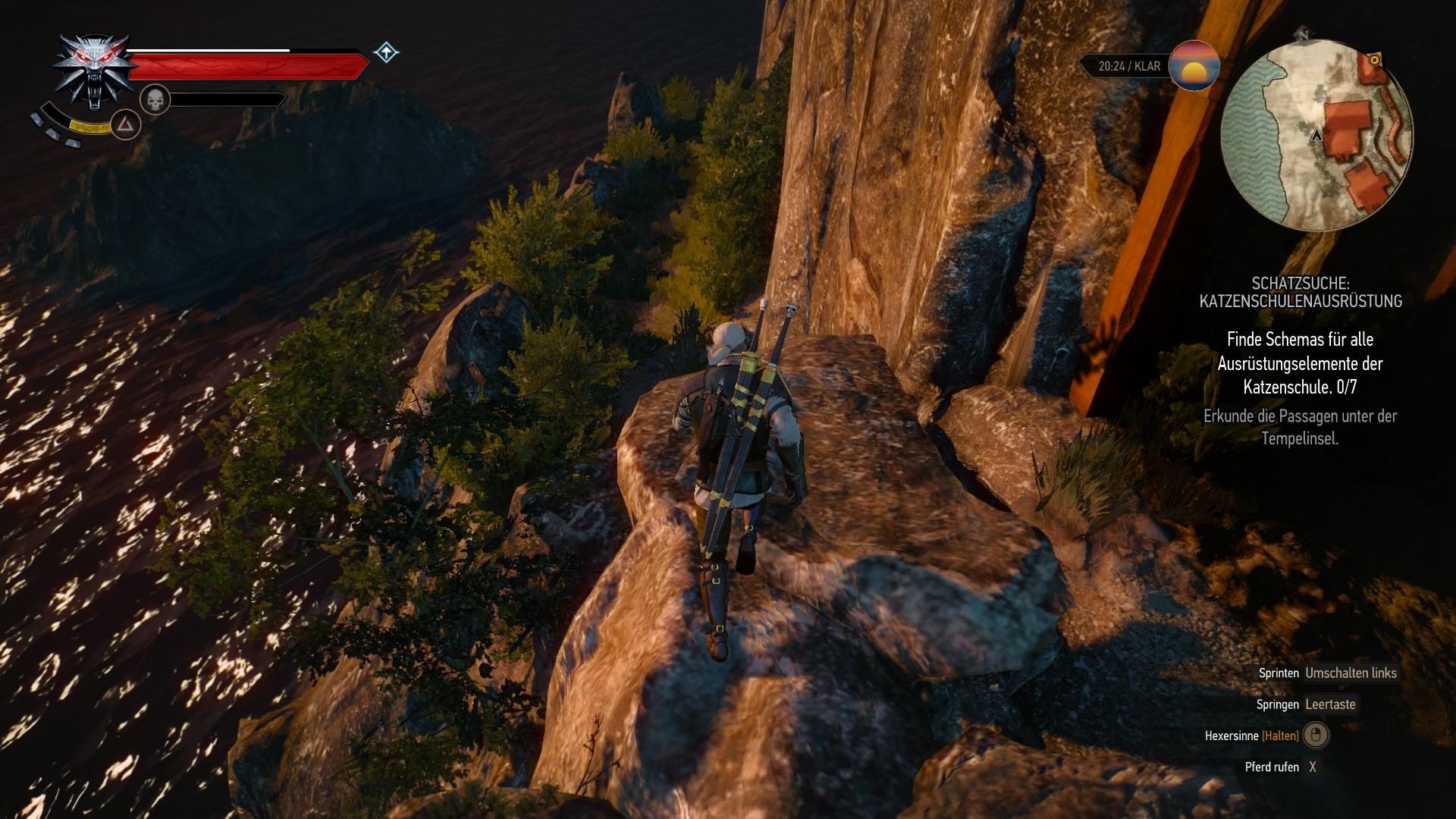Click the circular minimap
Screen dimensions: 1456x819
pyautogui.click(x=1317, y=136)
